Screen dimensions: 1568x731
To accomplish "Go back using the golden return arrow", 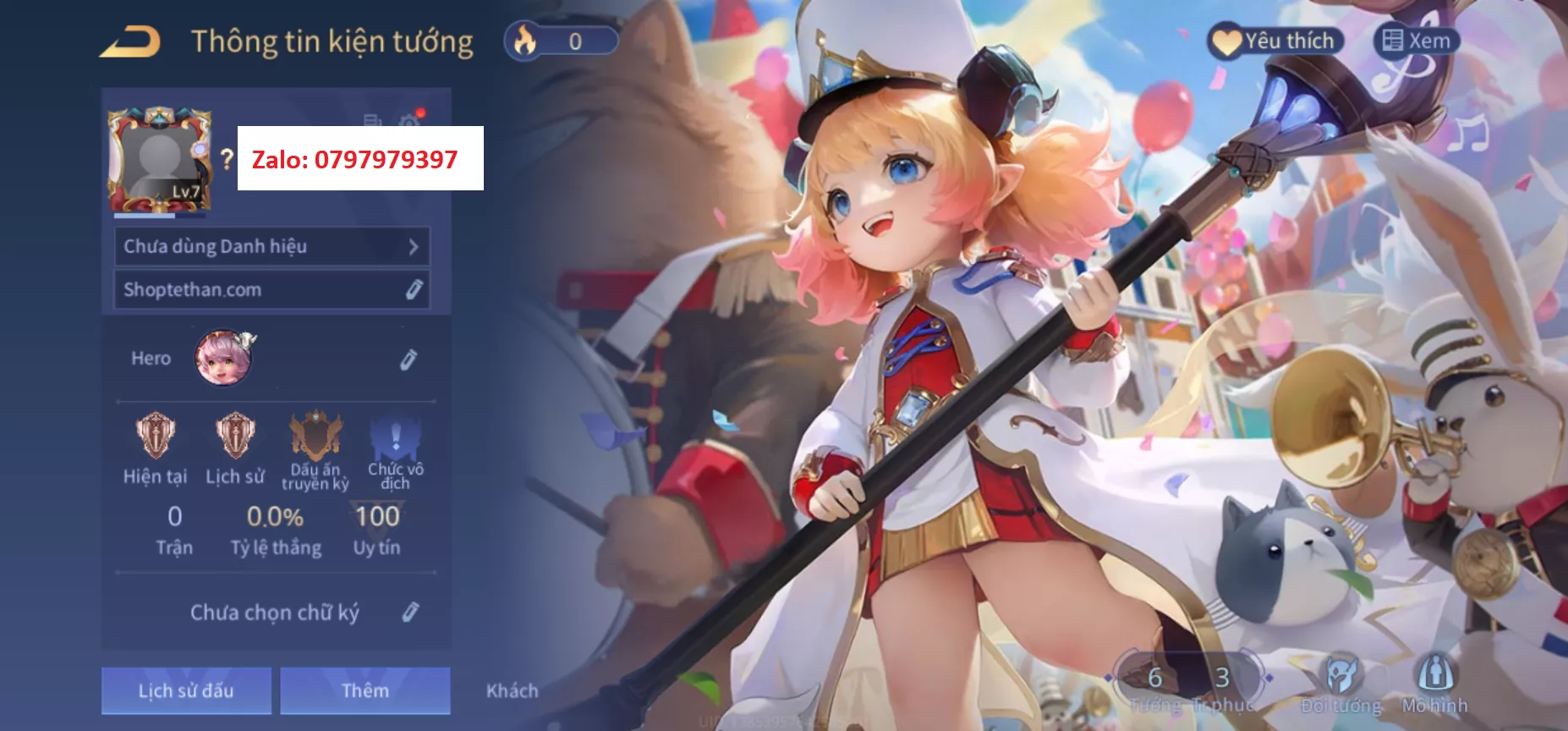I will coord(129,41).
